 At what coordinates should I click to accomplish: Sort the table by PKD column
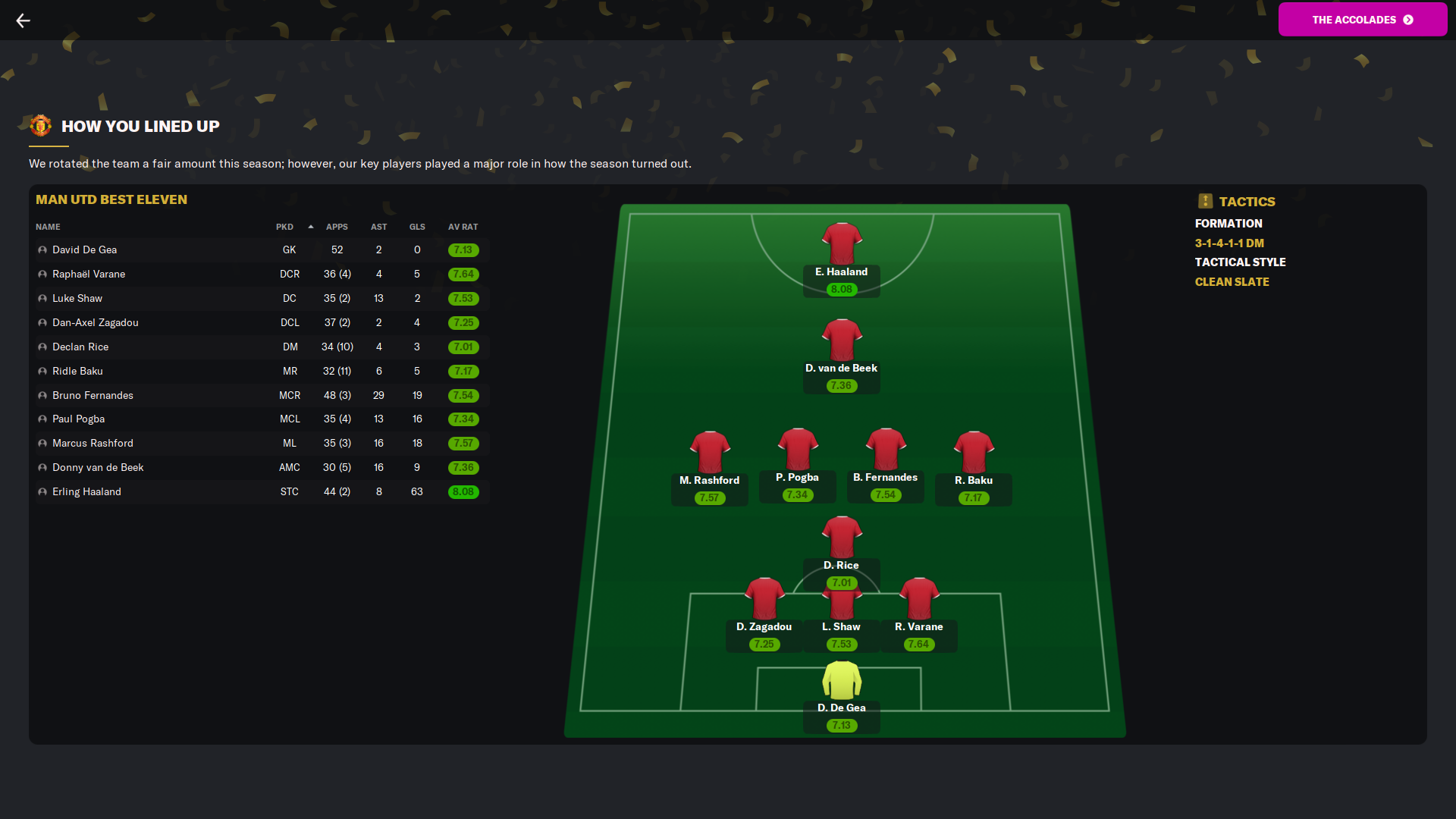click(284, 227)
